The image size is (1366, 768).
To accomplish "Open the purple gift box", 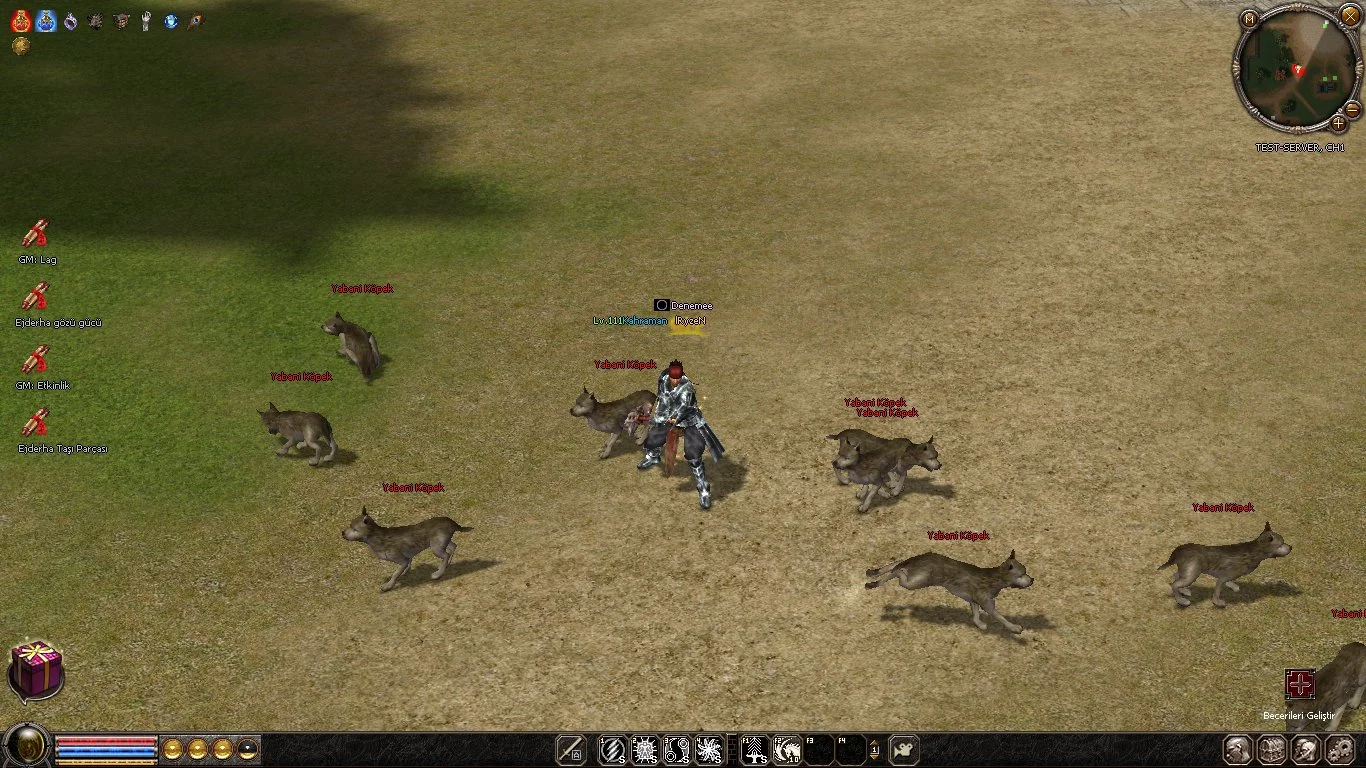I will [36, 669].
